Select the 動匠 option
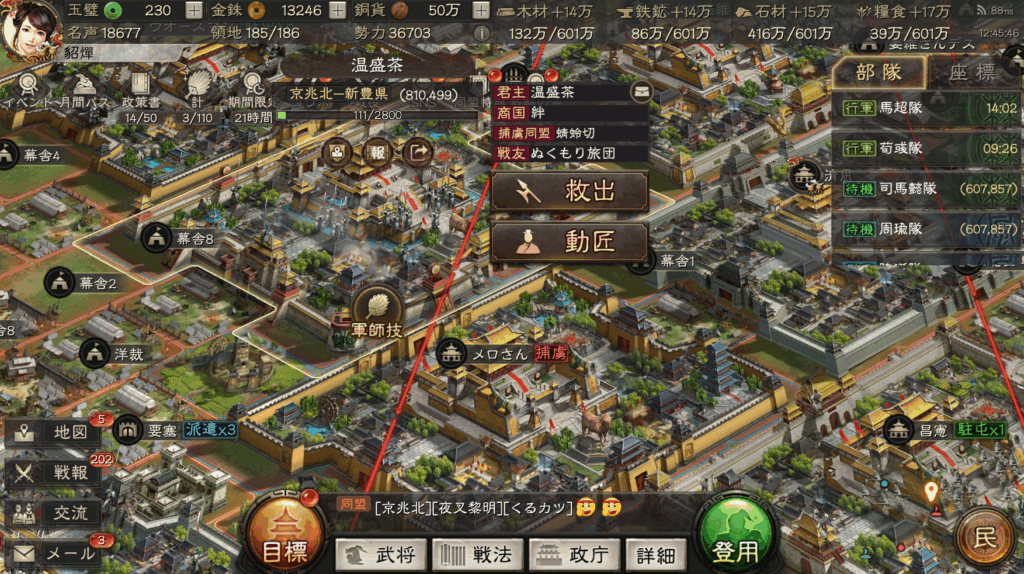Screen dimensions: 1024x574 point(568,241)
